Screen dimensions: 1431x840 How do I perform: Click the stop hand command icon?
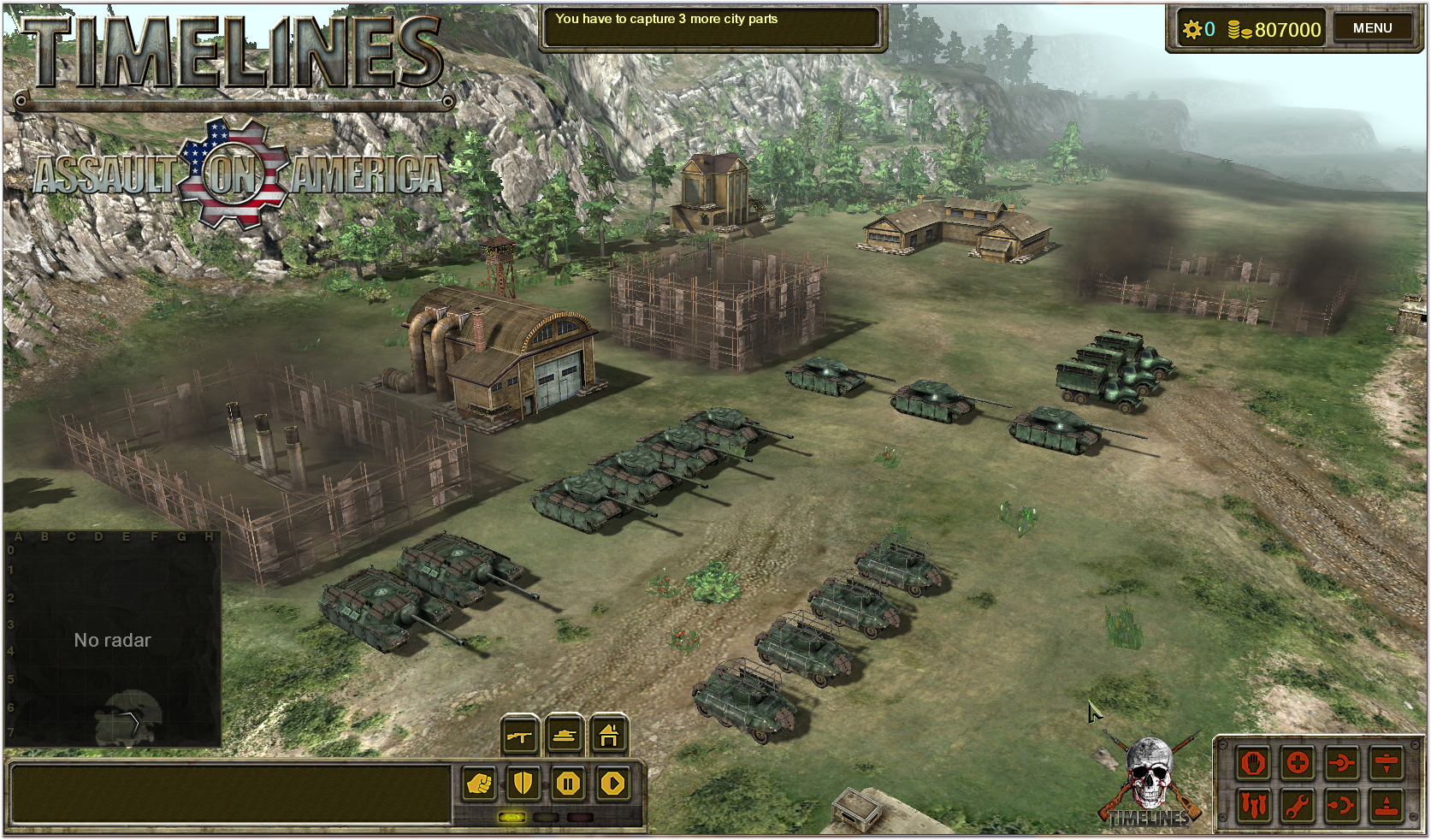point(1253,763)
